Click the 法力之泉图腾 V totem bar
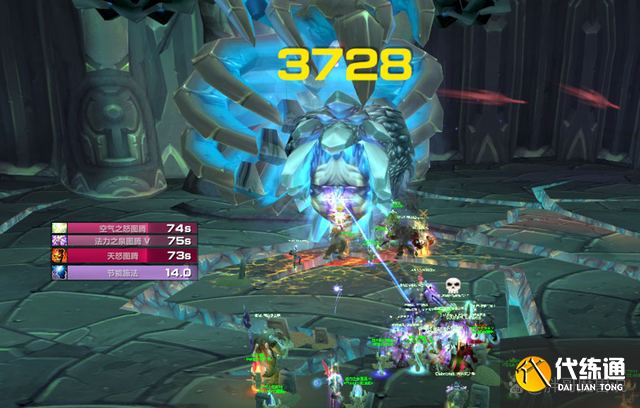640x408 pixels. click(123, 242)
